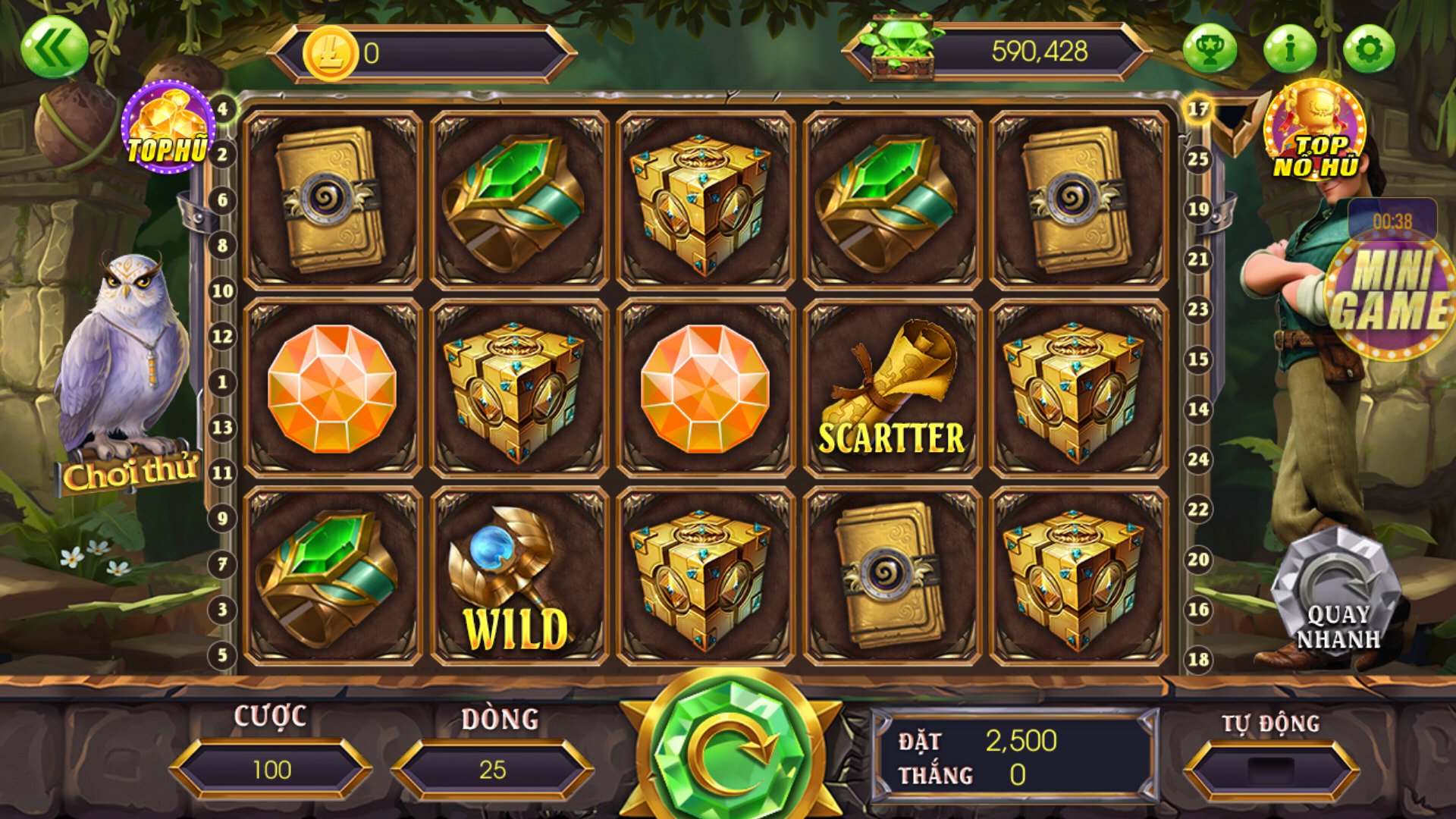Select the Chơi thử trial mode
The image size is (1456, 819).
130,474
